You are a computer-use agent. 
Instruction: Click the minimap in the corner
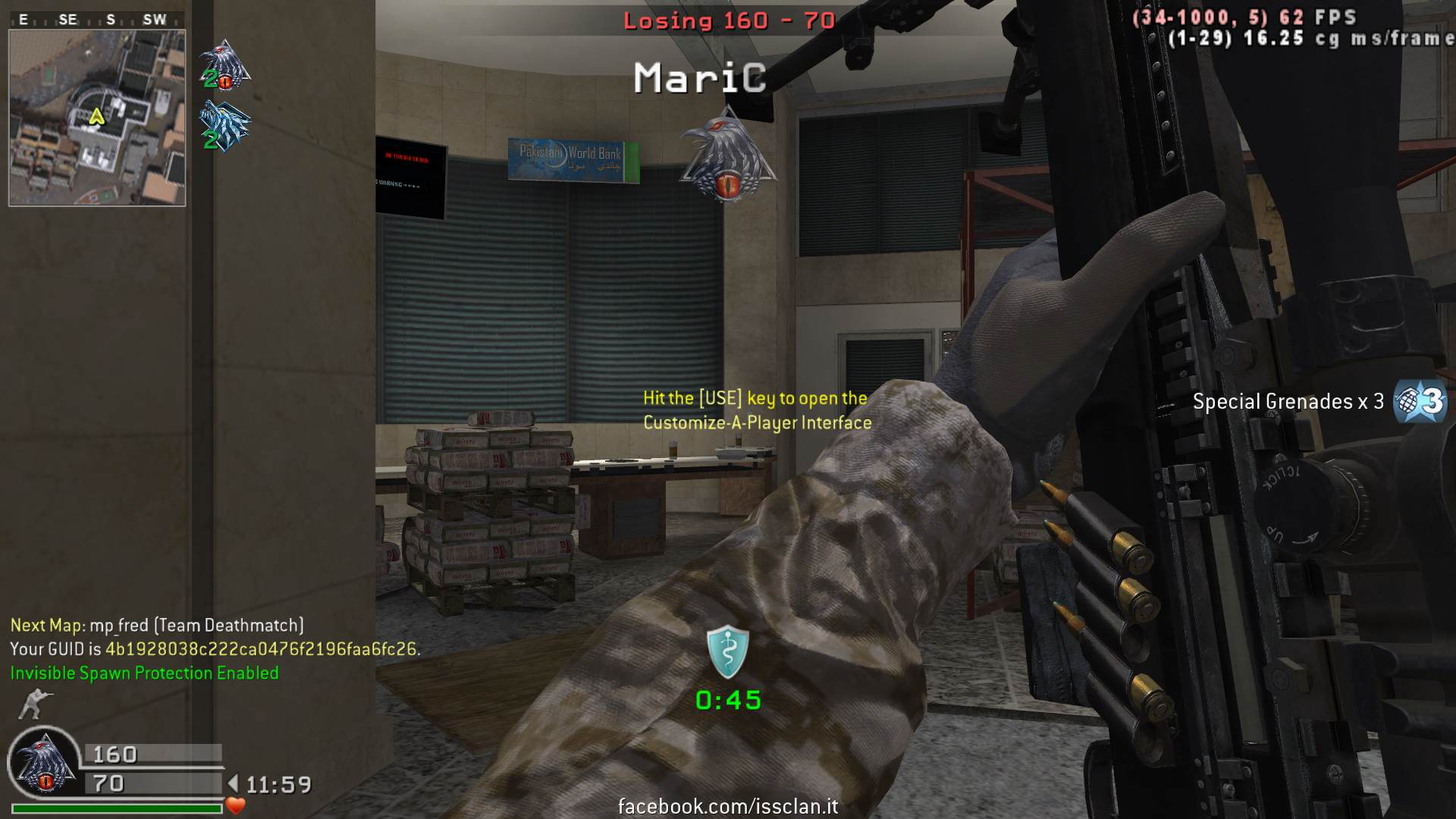pos(97,118)
